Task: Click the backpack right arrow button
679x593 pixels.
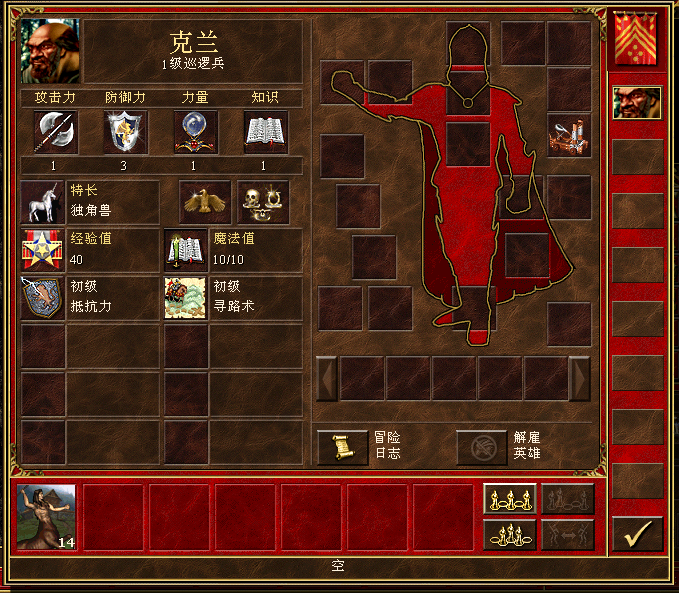Action: pyautogui.click(x=580, y=378)
